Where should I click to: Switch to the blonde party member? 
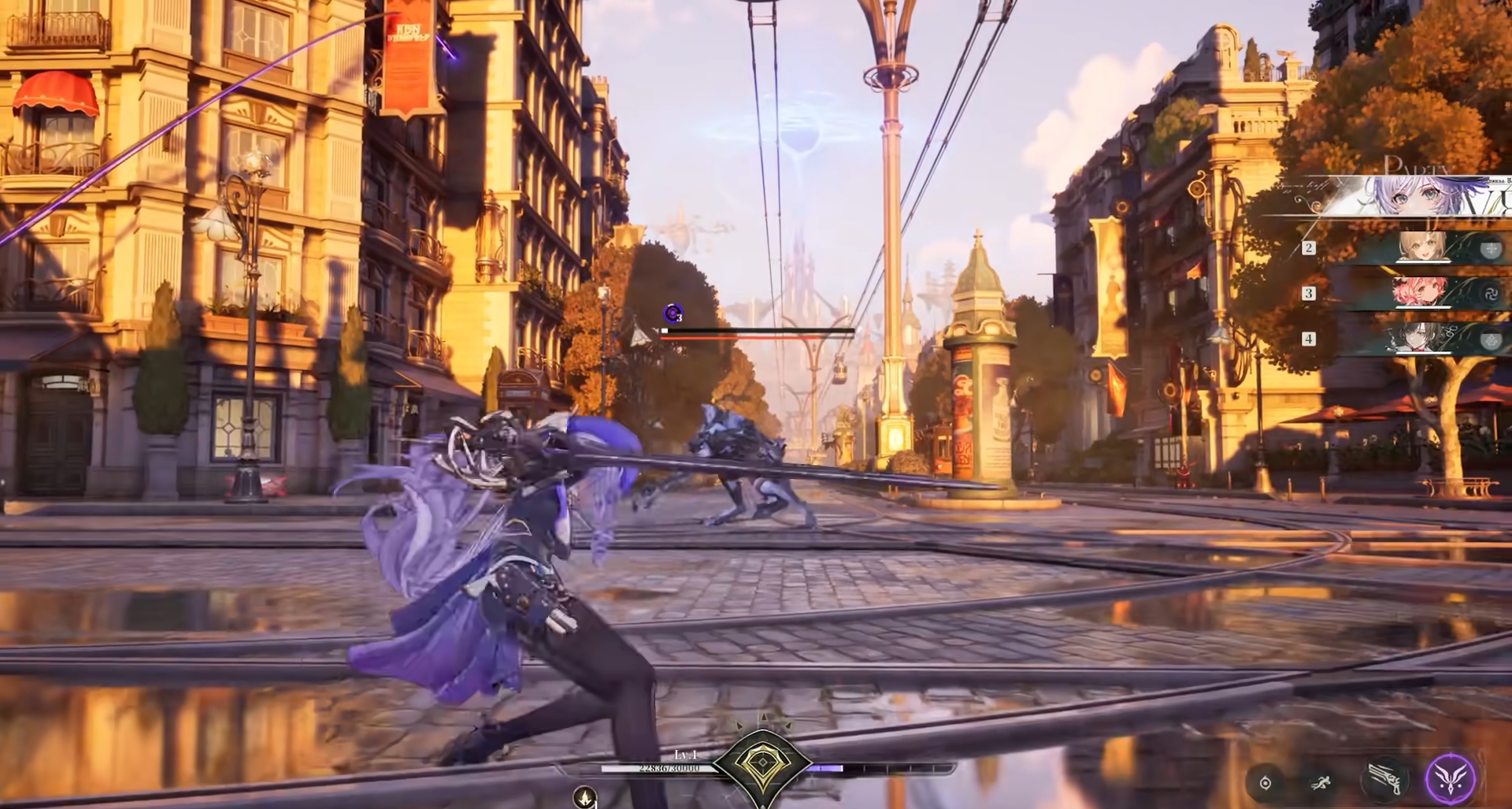pyautogui.click(x=1422, y=247)
